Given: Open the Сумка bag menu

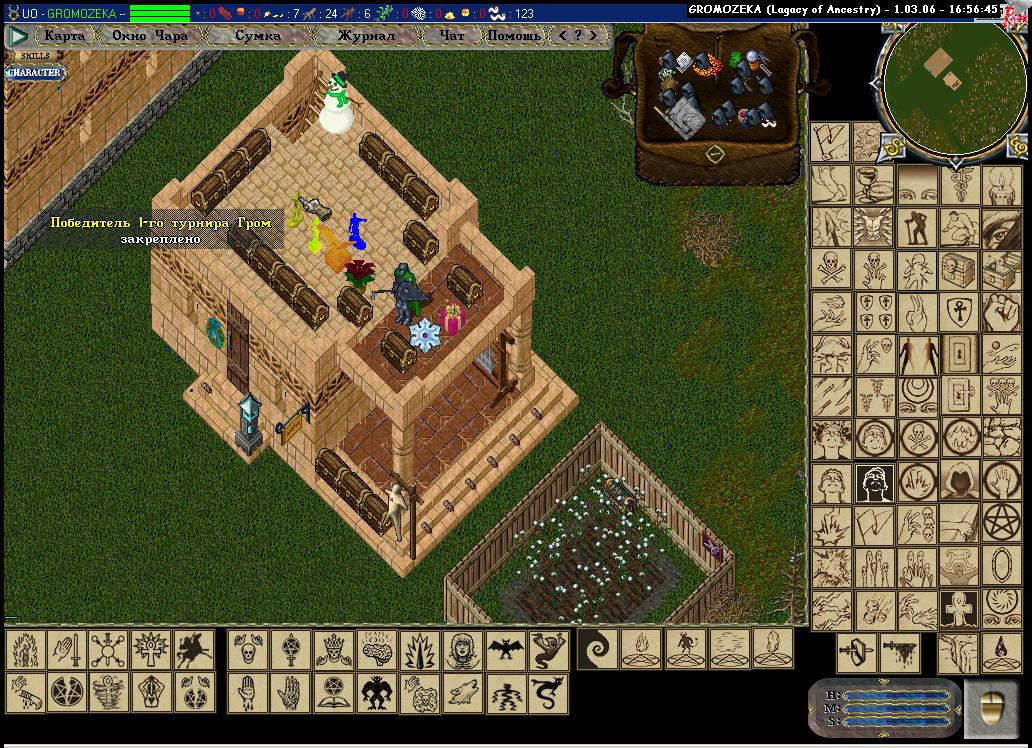Looking at the screenshot, I should click(x=258, y=35).
